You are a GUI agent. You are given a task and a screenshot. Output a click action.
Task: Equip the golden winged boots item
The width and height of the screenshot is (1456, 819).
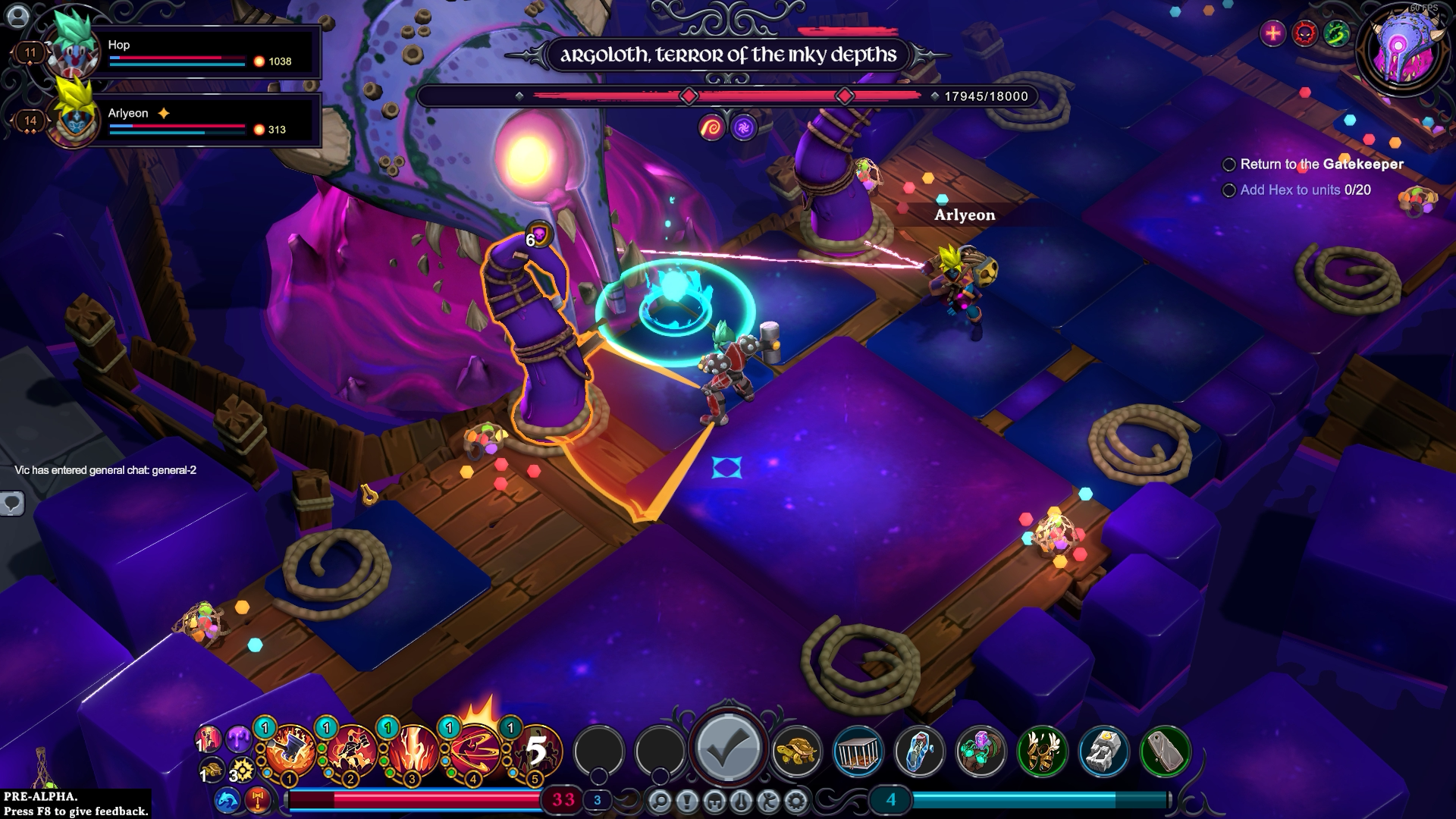[1042, 751]
